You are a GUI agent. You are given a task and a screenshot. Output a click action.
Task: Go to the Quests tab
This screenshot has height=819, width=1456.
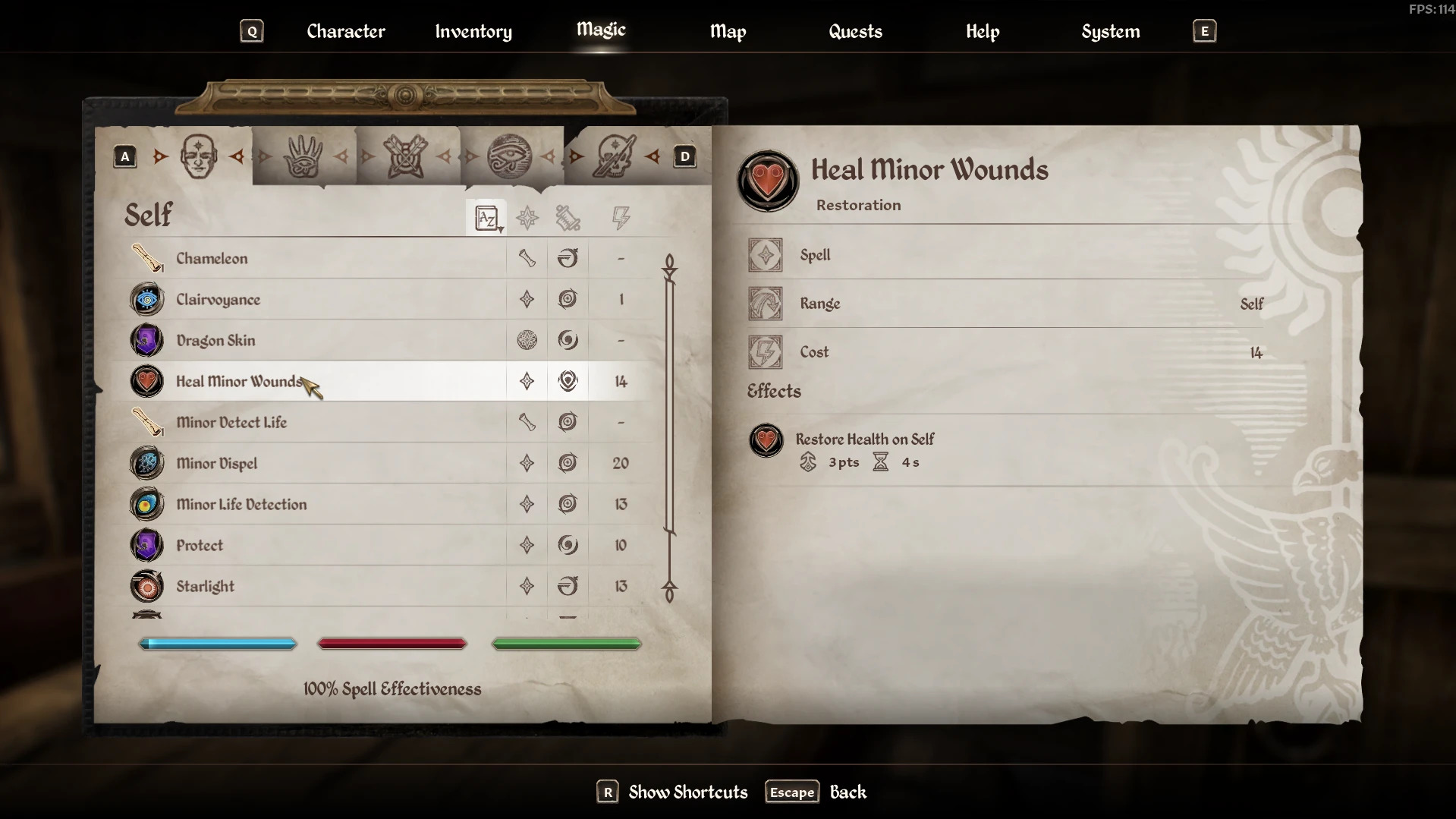(x=855, y=31)
